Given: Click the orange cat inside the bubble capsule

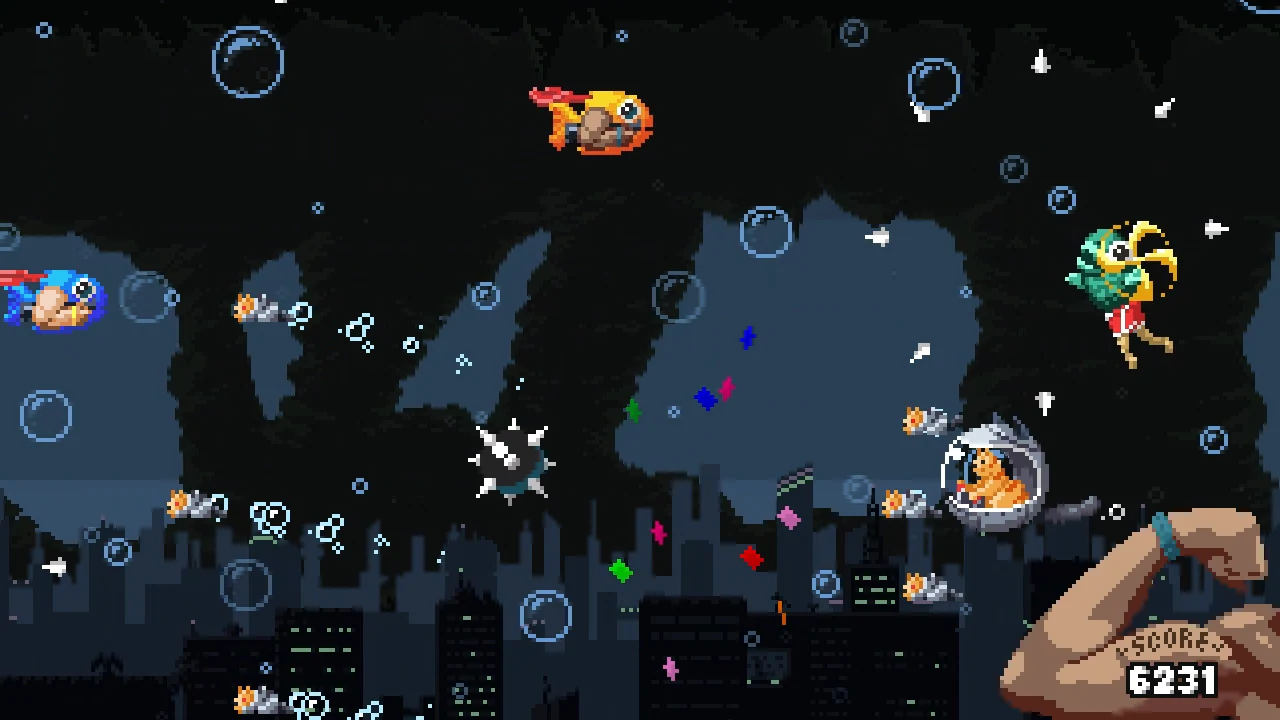Looking at the screenshot, I should [x=995, y=480].
